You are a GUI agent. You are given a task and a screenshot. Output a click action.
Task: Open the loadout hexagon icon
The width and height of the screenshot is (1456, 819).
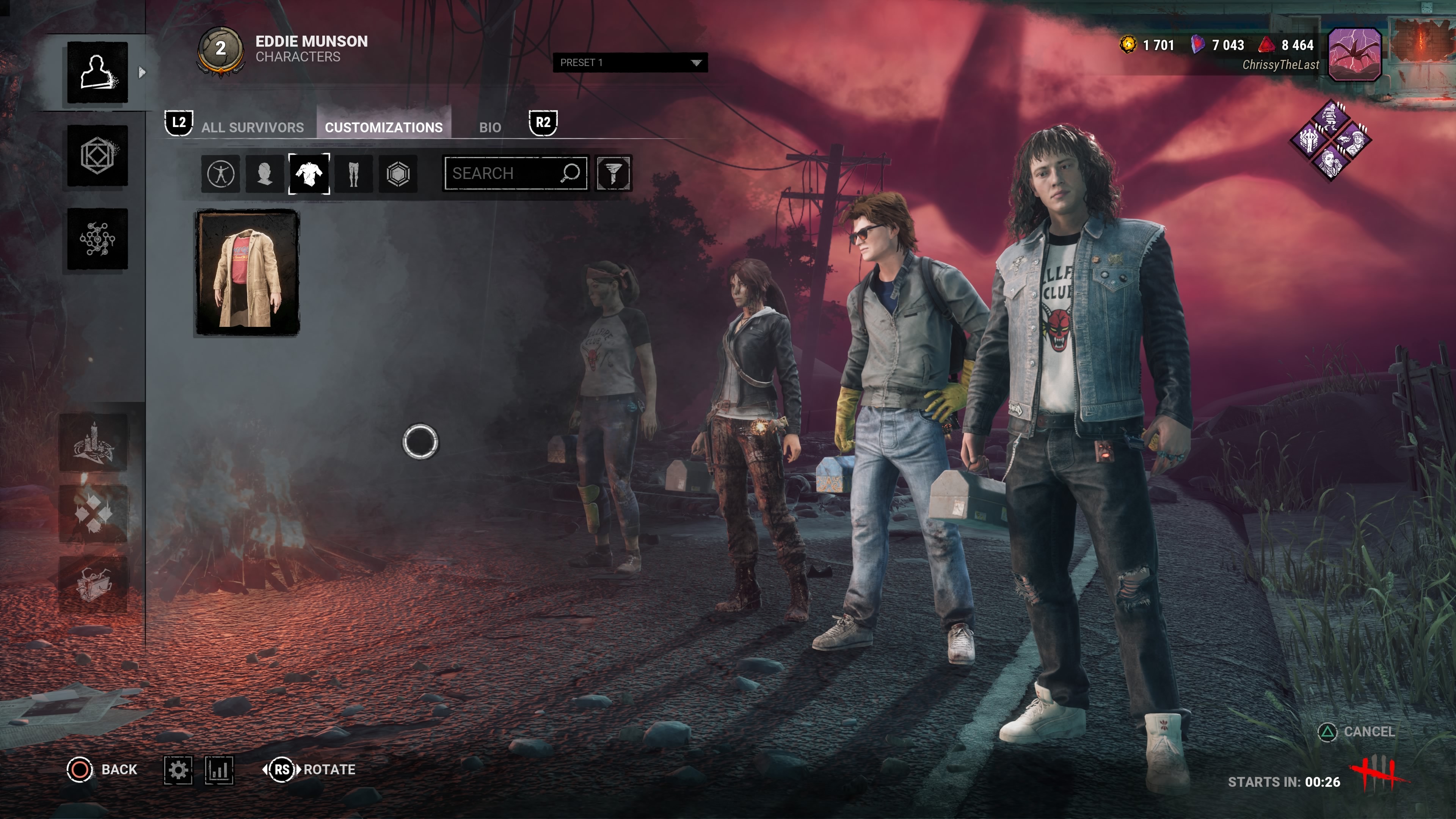click(97, 155)
